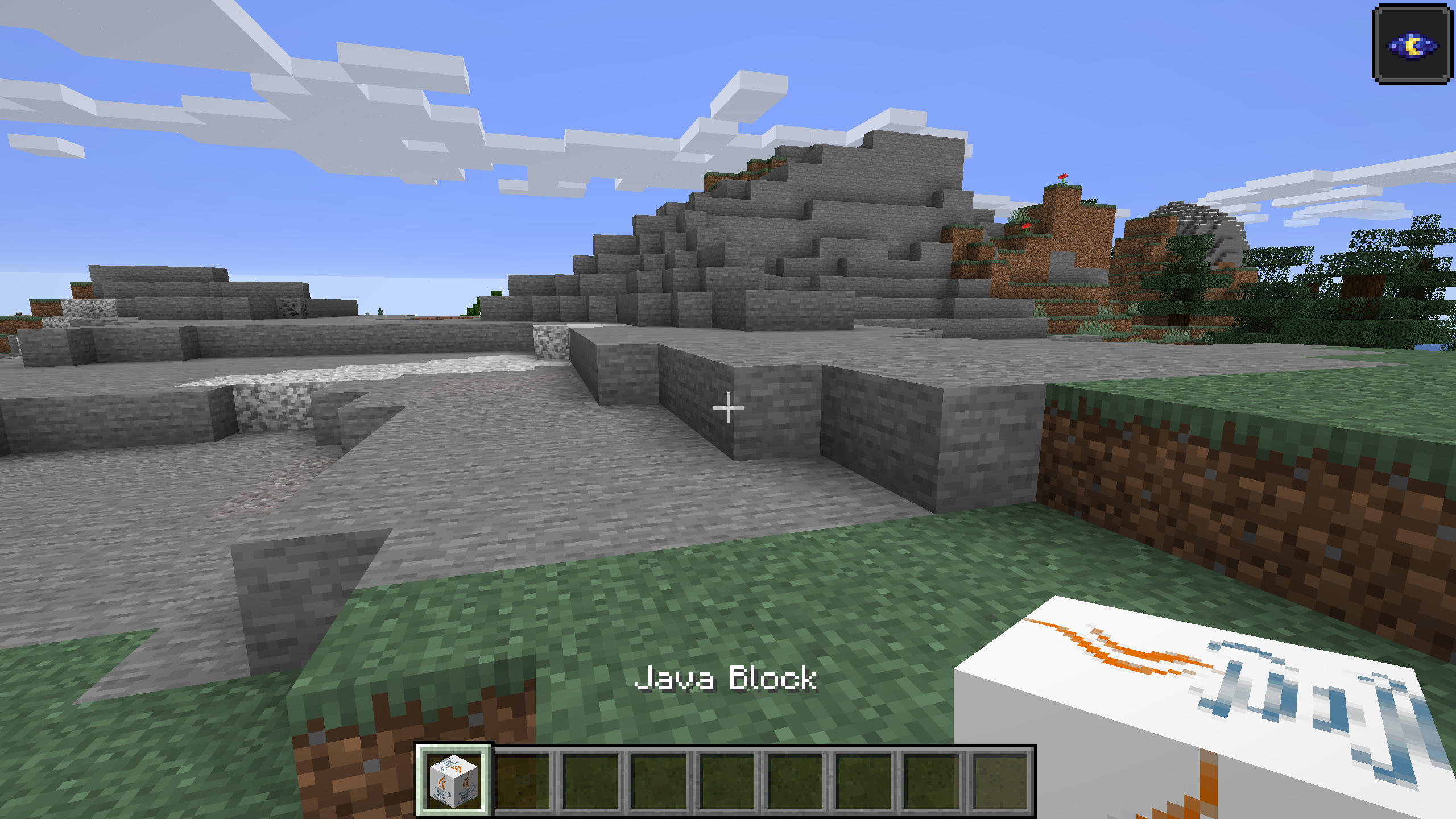Click the stone staircase block below the crosshair
This screenshot has height=819, width=1456.
click(728, 449)
